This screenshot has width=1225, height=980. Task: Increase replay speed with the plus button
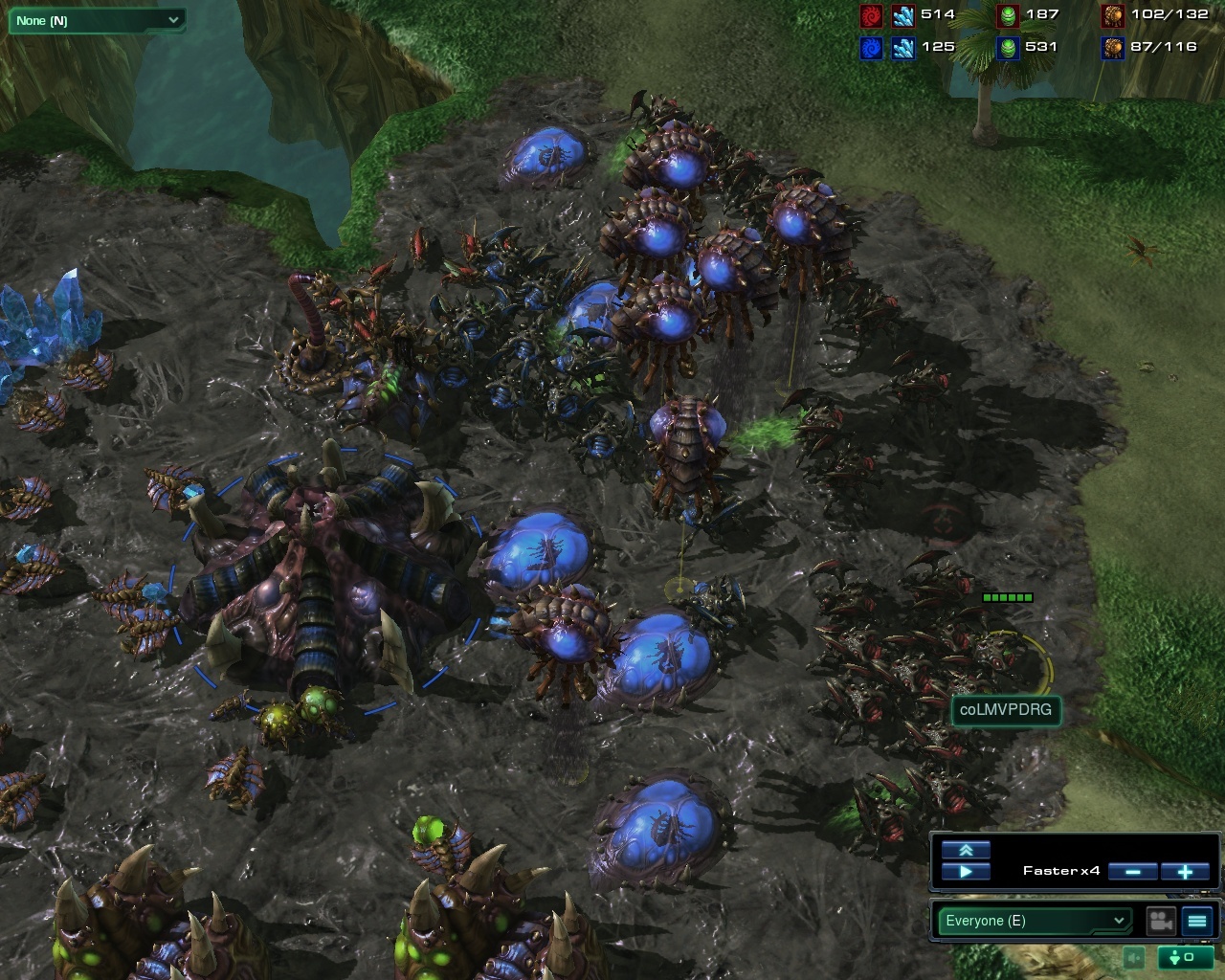pyautogui.click(x=1184, y=871)
